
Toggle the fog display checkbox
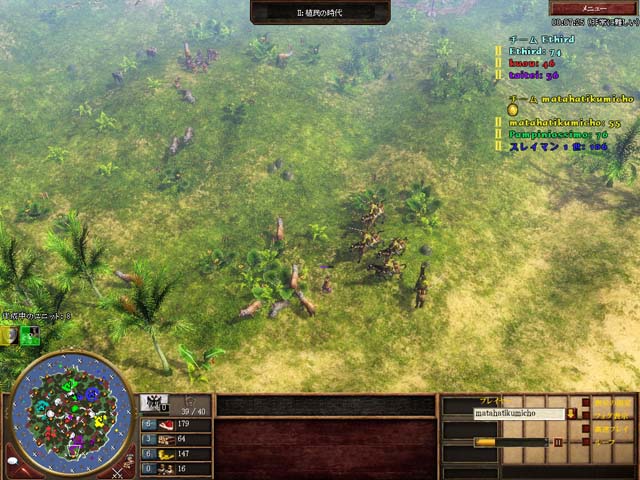[x=584, y=413]
